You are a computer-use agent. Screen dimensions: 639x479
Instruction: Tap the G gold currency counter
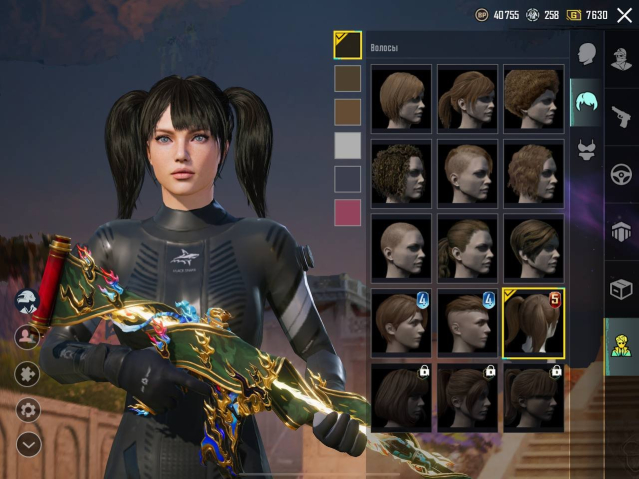click(x=587, y=15)
